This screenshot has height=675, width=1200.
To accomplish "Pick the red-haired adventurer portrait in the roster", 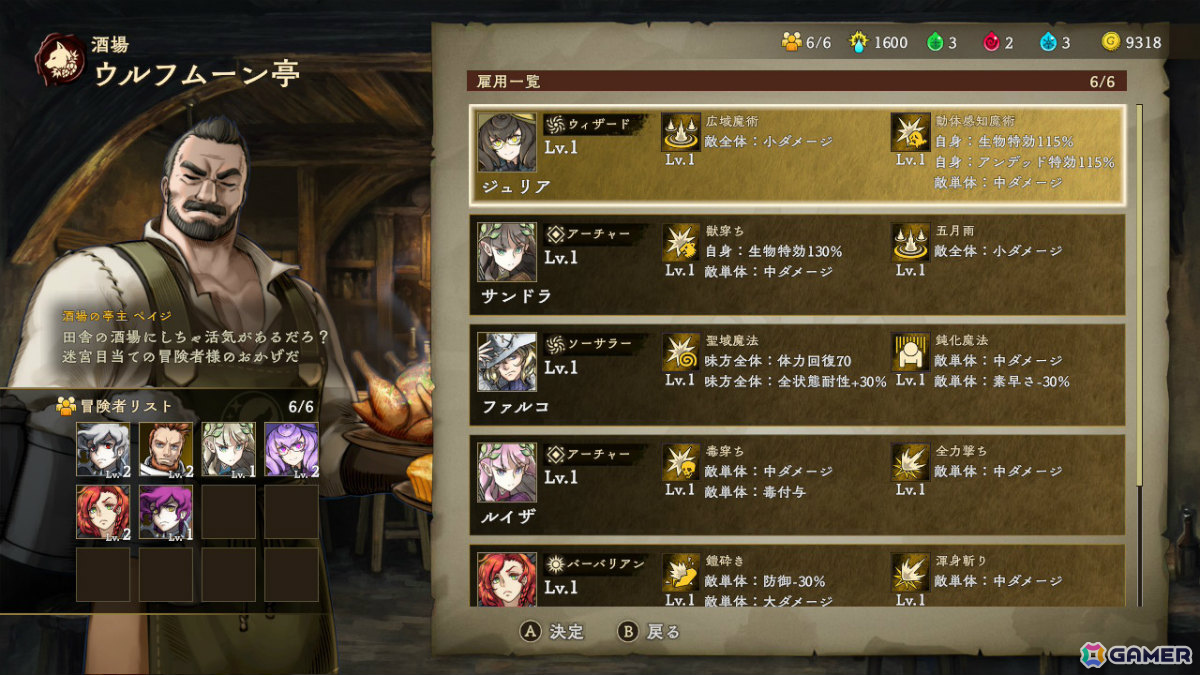I will 103,512.
